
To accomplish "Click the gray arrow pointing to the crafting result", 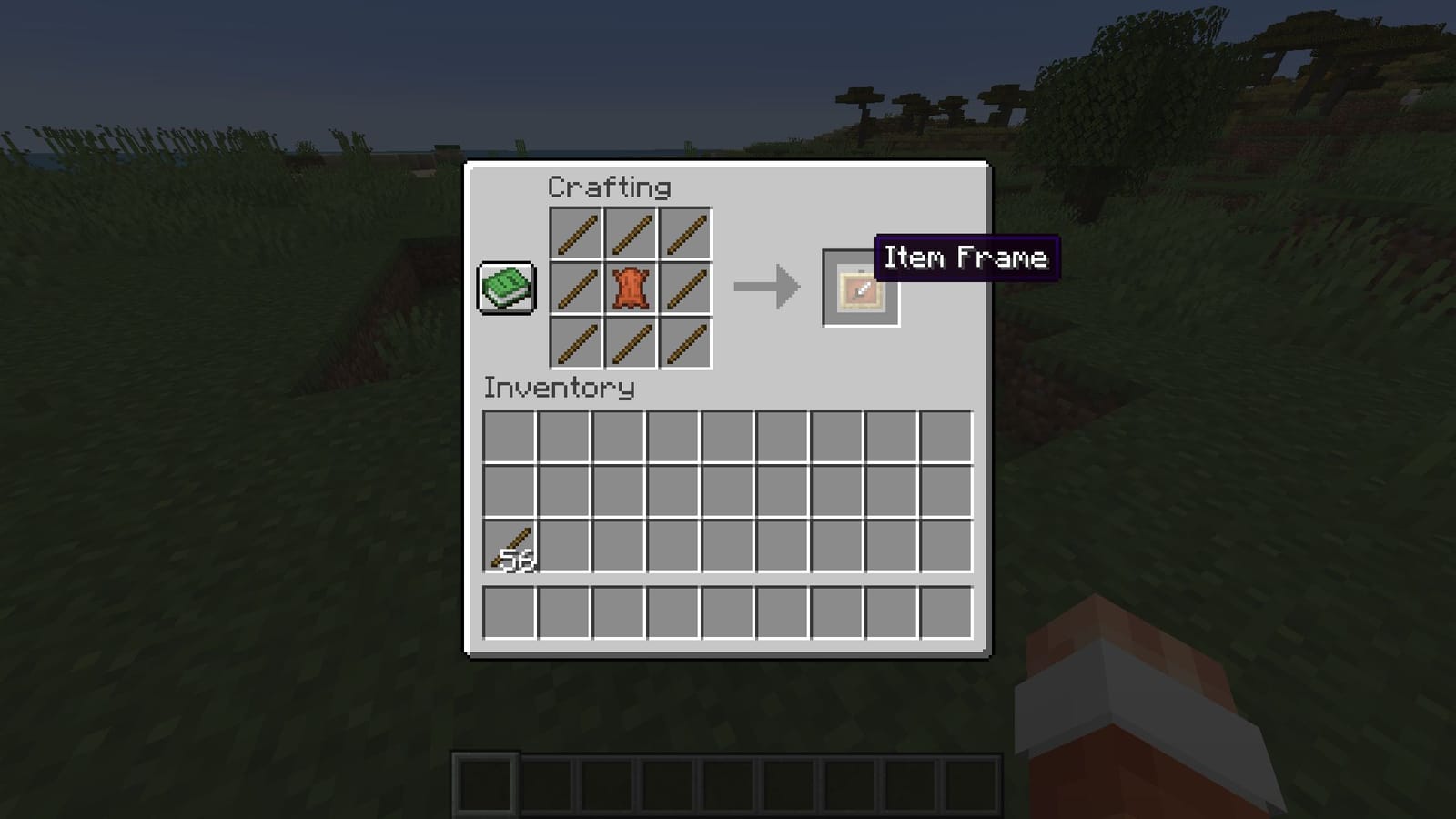I will [x=769, y=288].
